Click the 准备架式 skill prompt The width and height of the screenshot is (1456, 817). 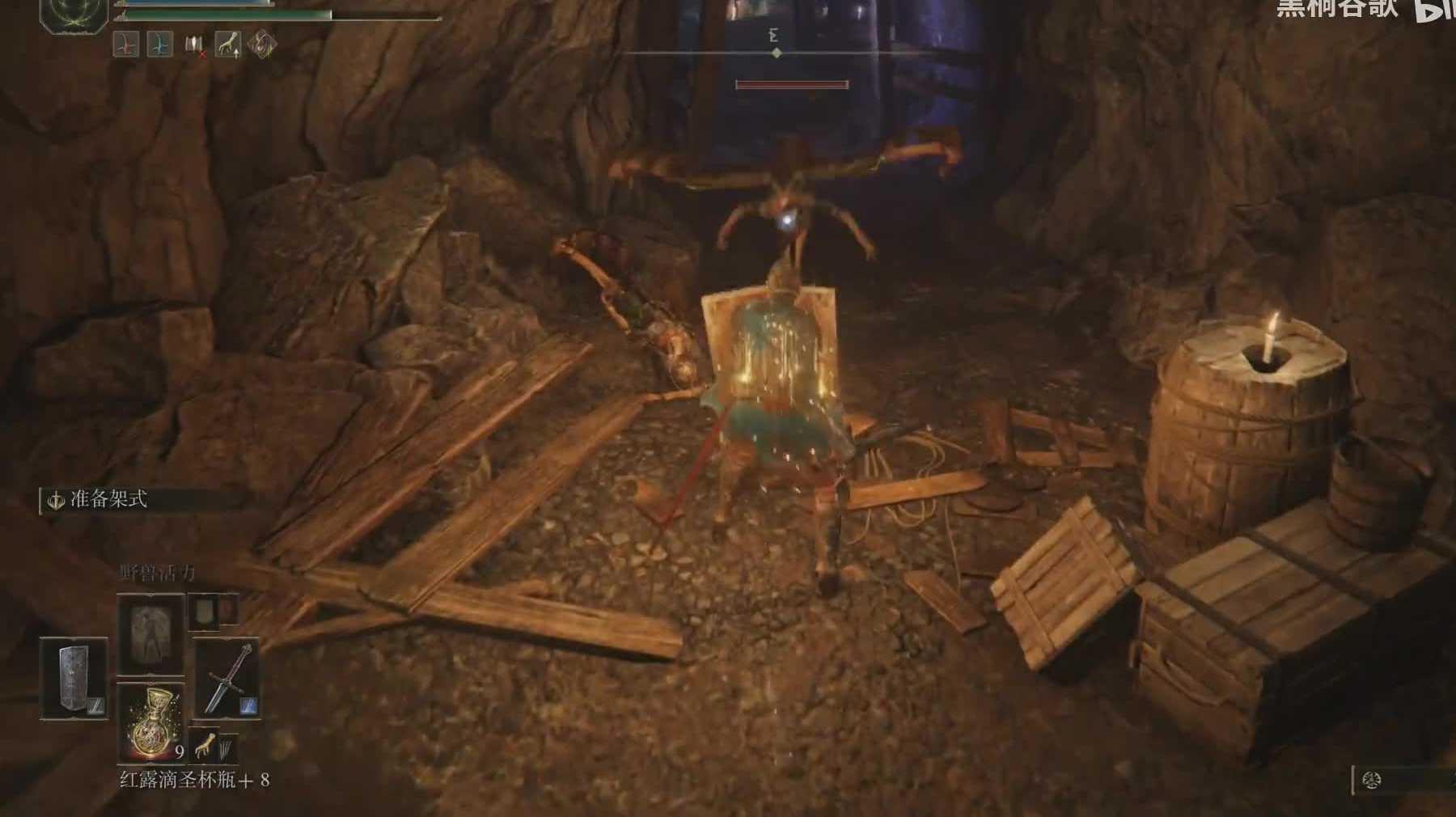[x=108, y=500]
